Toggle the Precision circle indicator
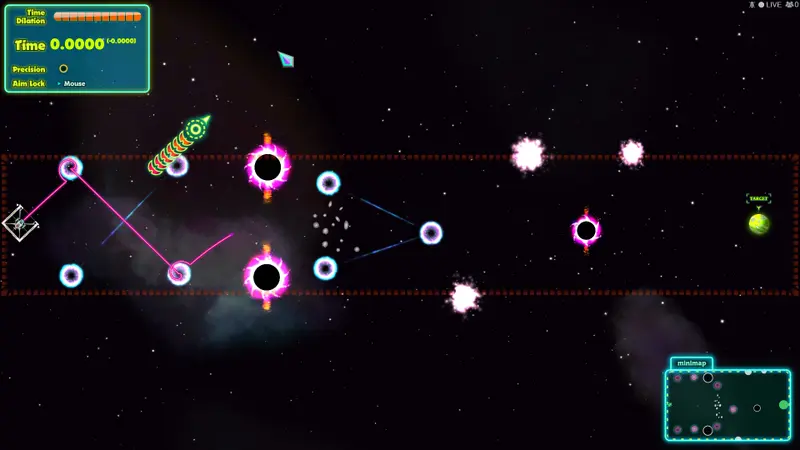800x450 pixels. pyautogui.click(x=64, y=69)
